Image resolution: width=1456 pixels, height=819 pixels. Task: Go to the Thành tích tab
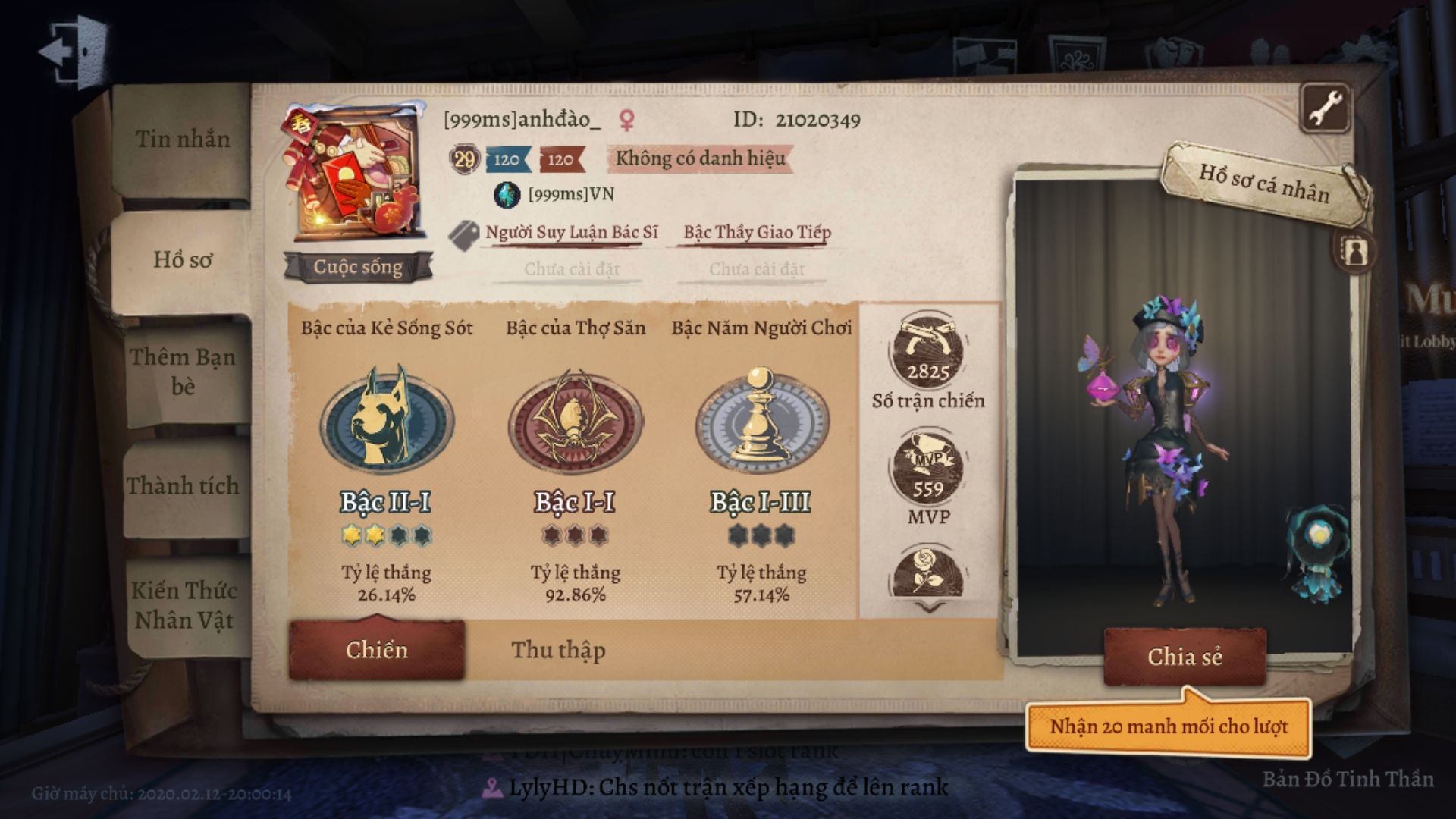[183, 486]
